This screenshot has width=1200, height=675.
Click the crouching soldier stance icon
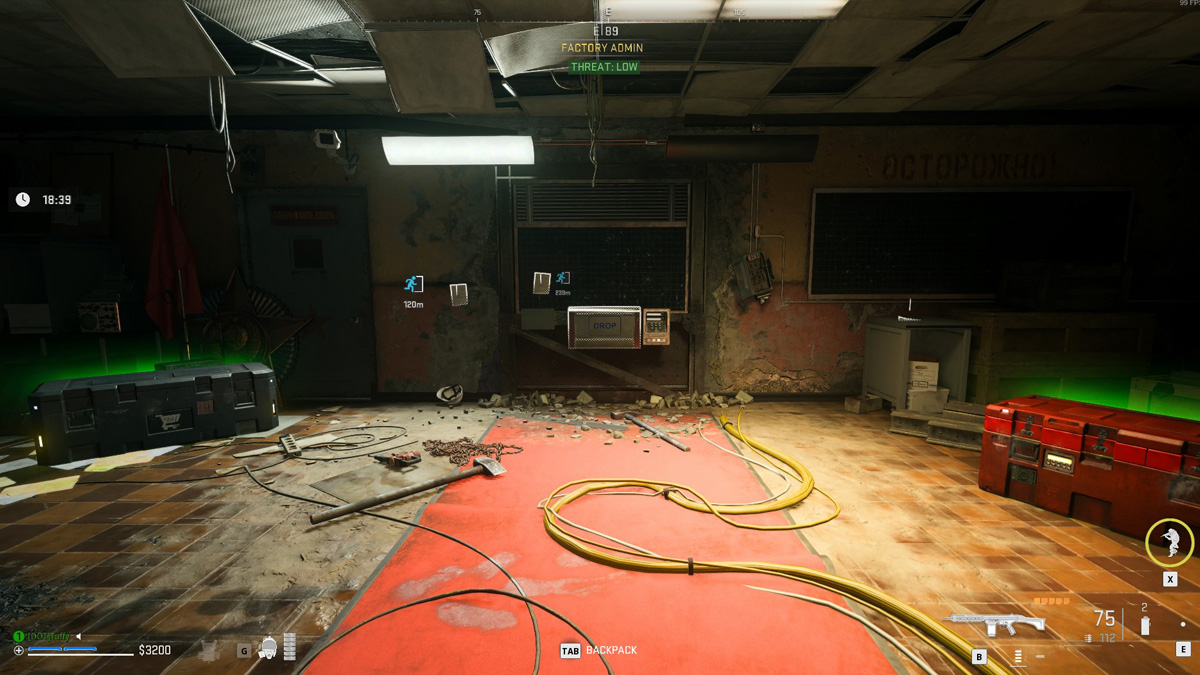coord(1168,542)
